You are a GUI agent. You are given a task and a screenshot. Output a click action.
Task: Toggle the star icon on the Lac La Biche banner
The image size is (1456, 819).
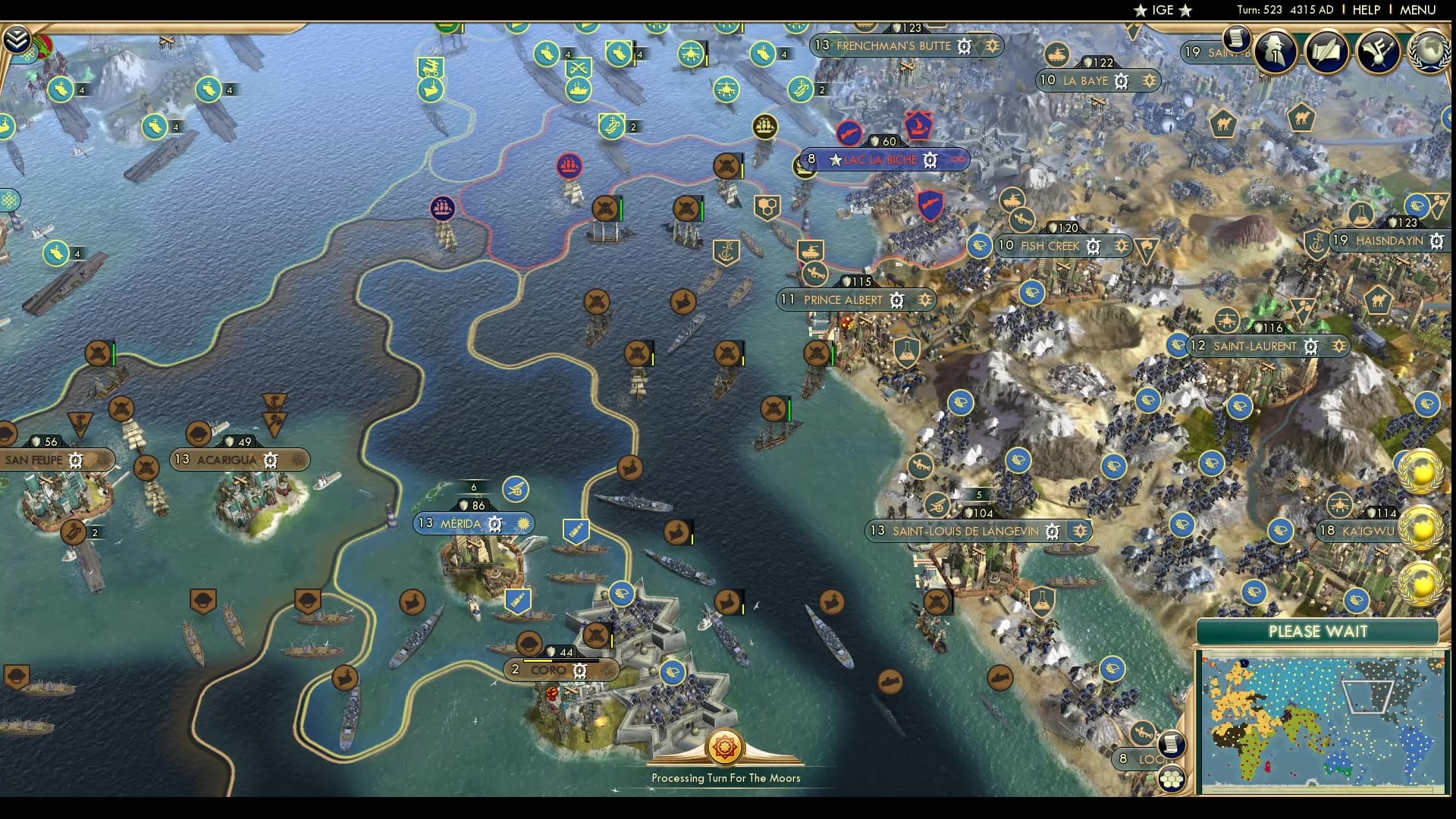tap(836, 160)
